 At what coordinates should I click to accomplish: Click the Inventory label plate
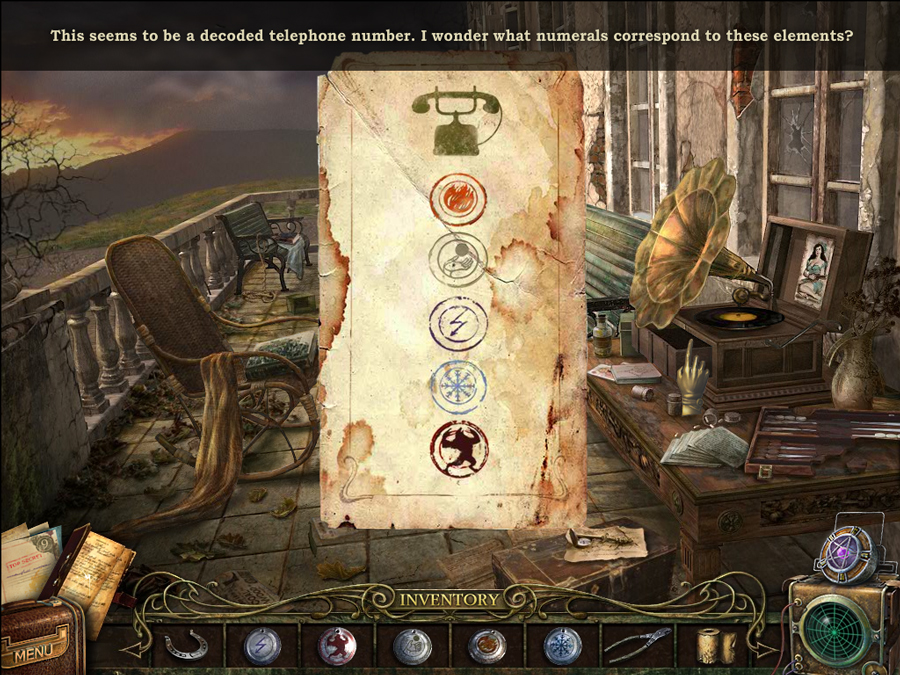coord(450,600)
